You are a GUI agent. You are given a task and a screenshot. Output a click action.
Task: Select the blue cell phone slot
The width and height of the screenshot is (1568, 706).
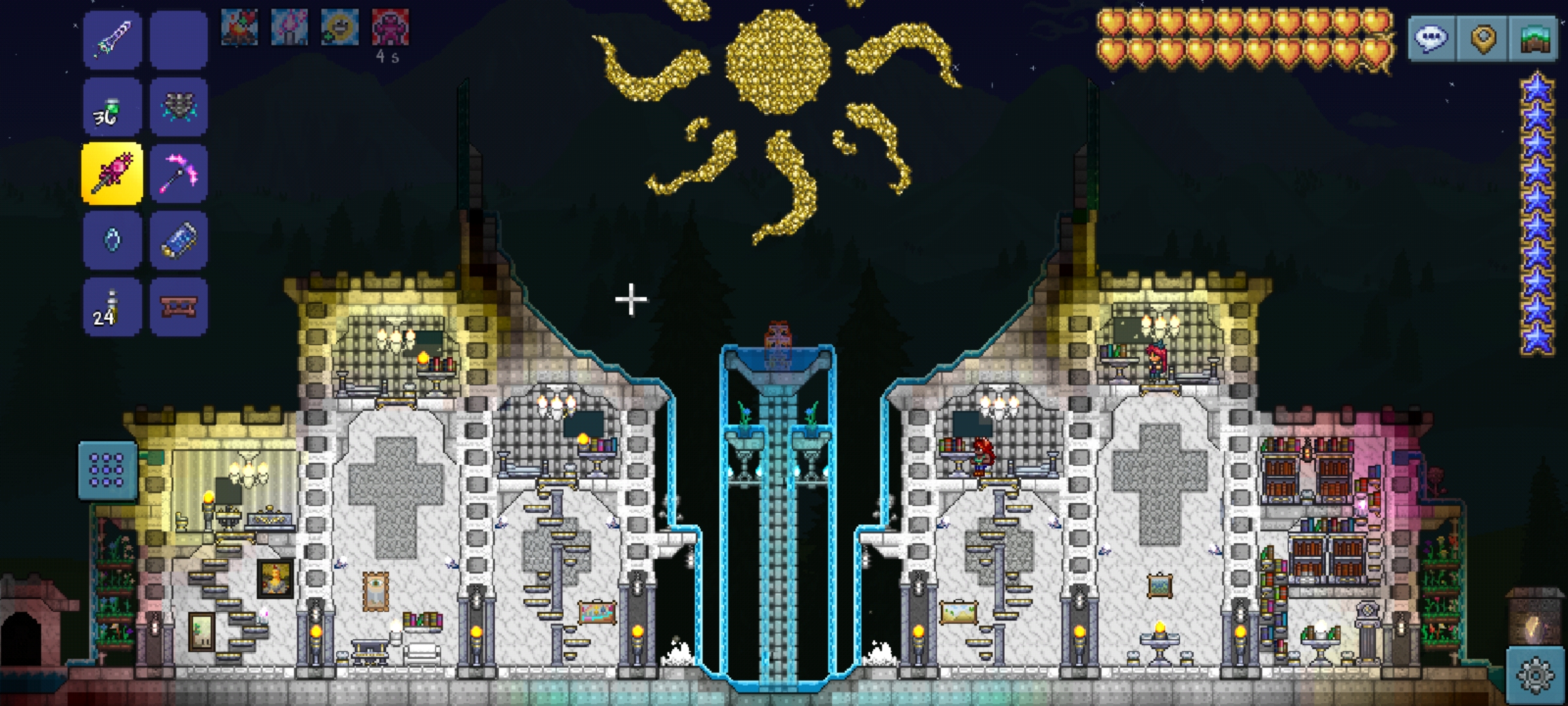coord(178,241)
